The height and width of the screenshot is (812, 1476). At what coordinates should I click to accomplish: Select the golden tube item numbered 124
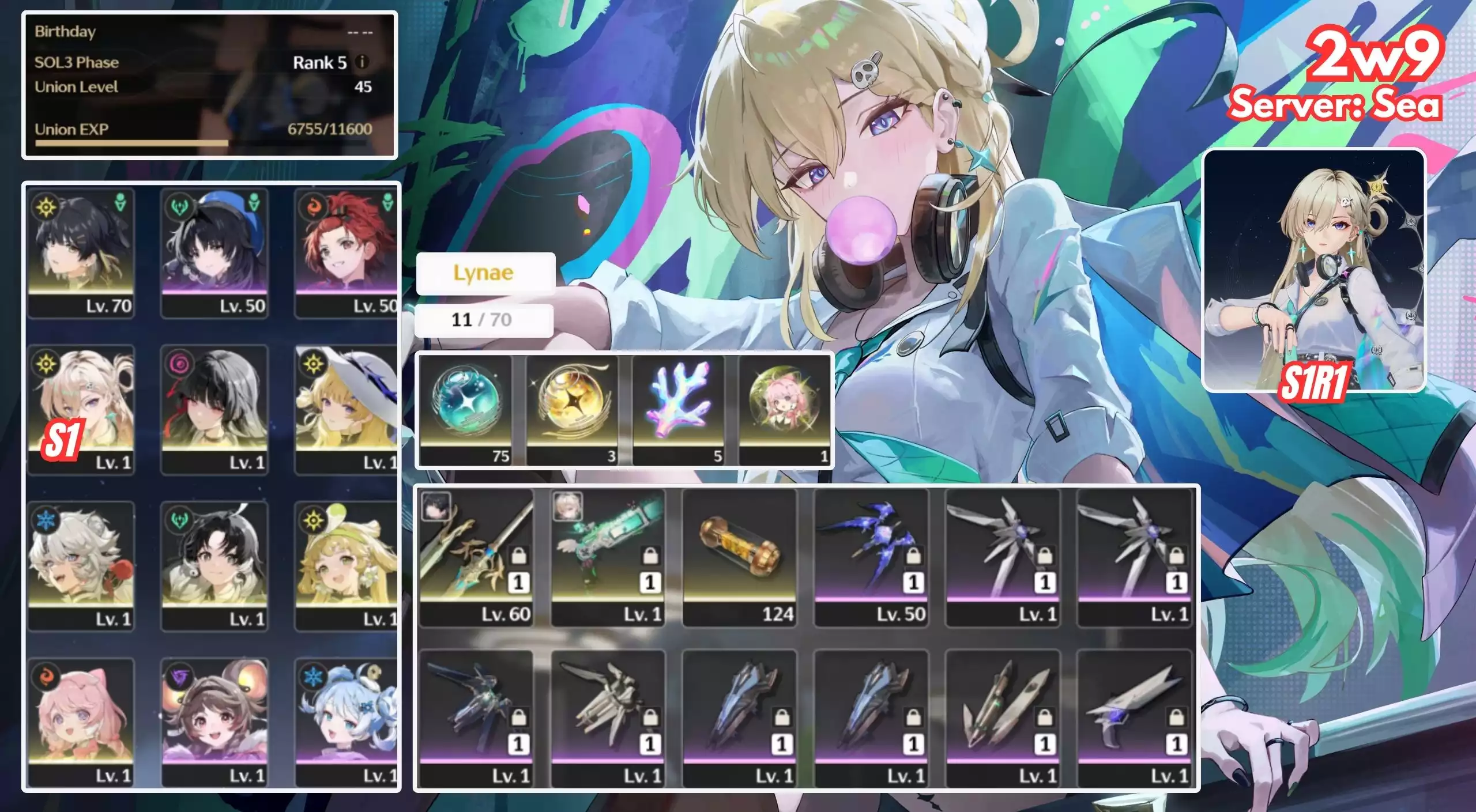[x=739, y=557]
